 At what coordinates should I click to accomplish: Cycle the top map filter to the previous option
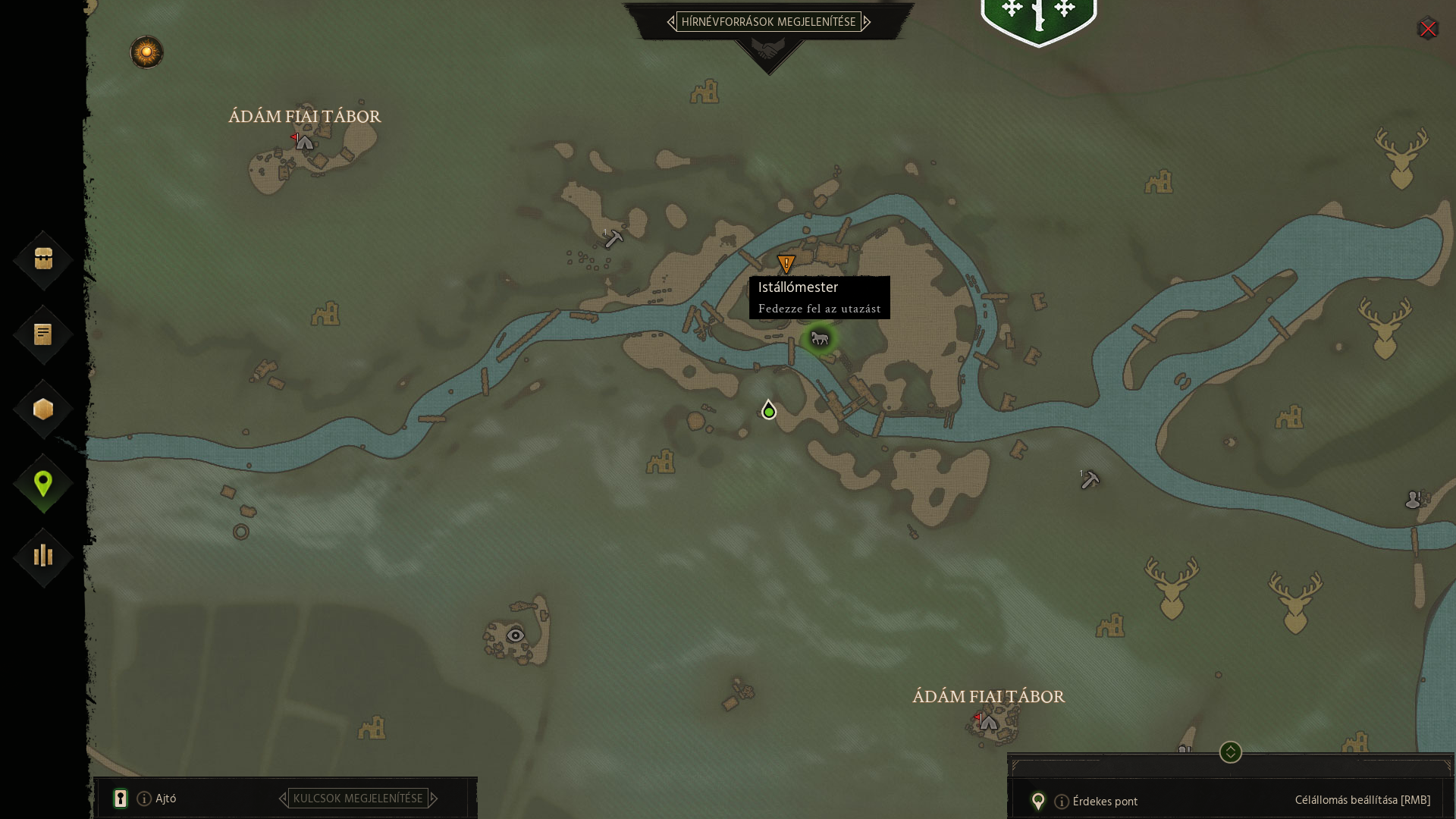point(671,22)
